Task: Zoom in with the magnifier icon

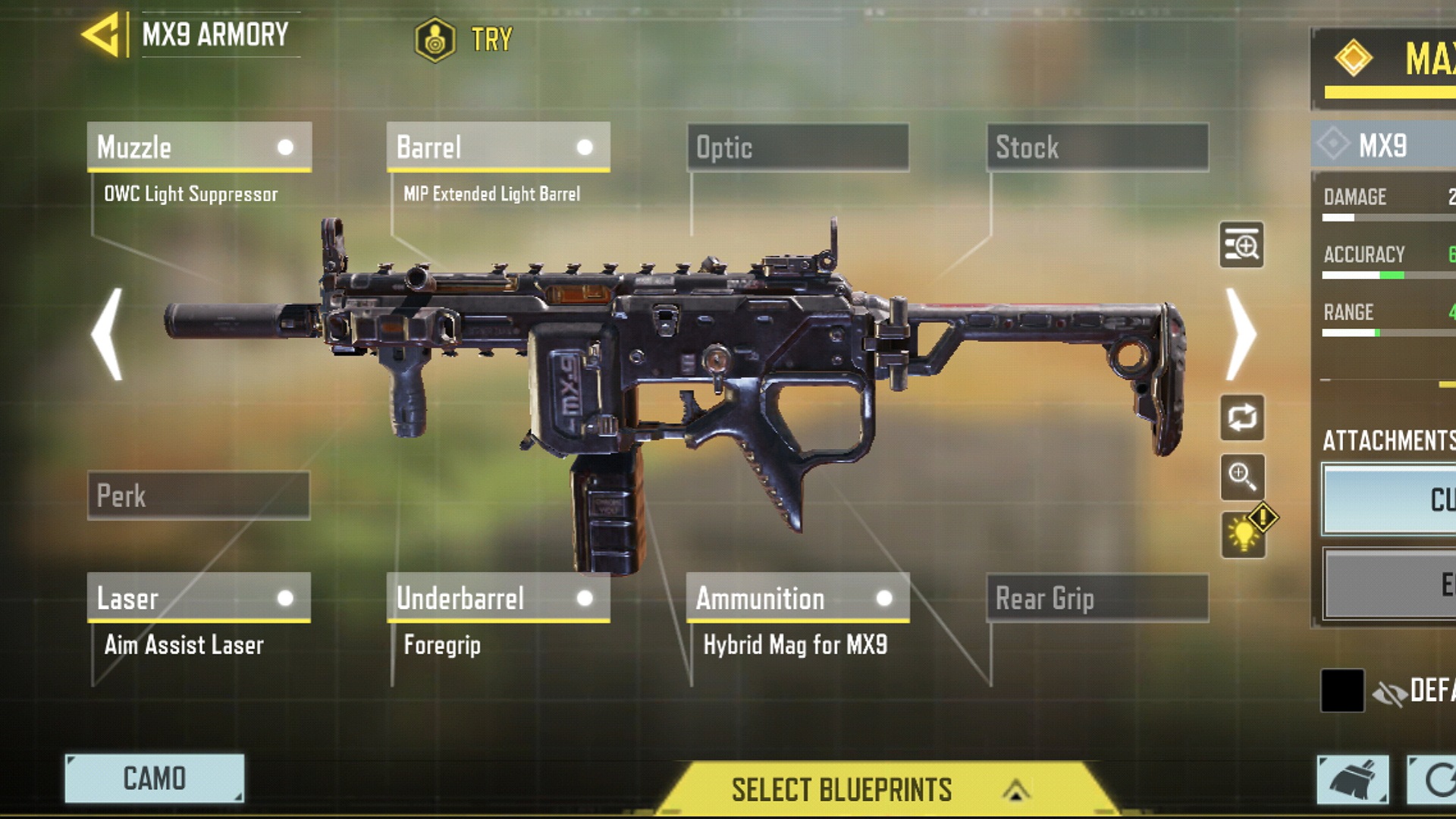Action: click(1242, 476)
